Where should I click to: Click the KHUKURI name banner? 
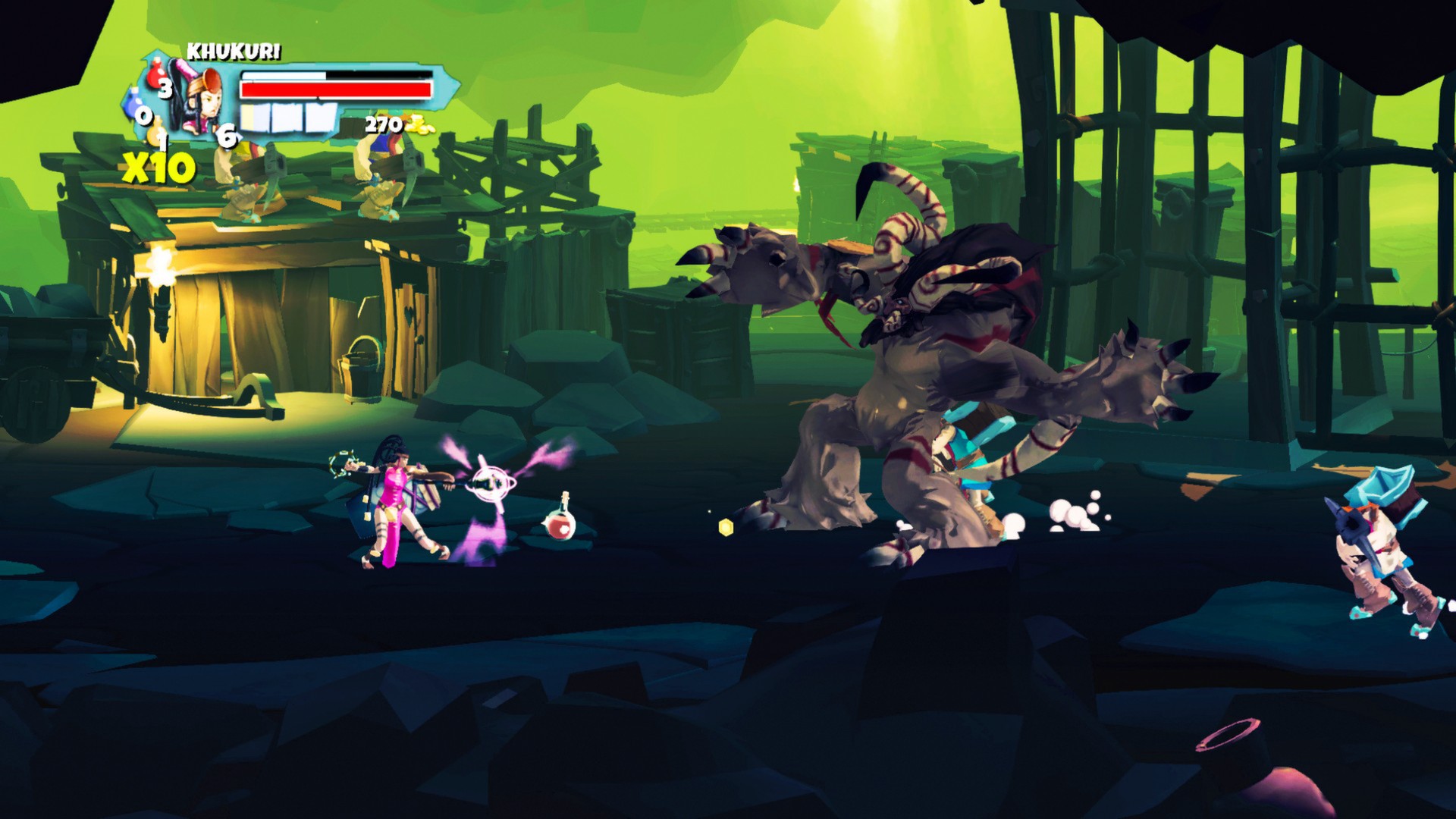pyautogui.click(x=234, y=52)
